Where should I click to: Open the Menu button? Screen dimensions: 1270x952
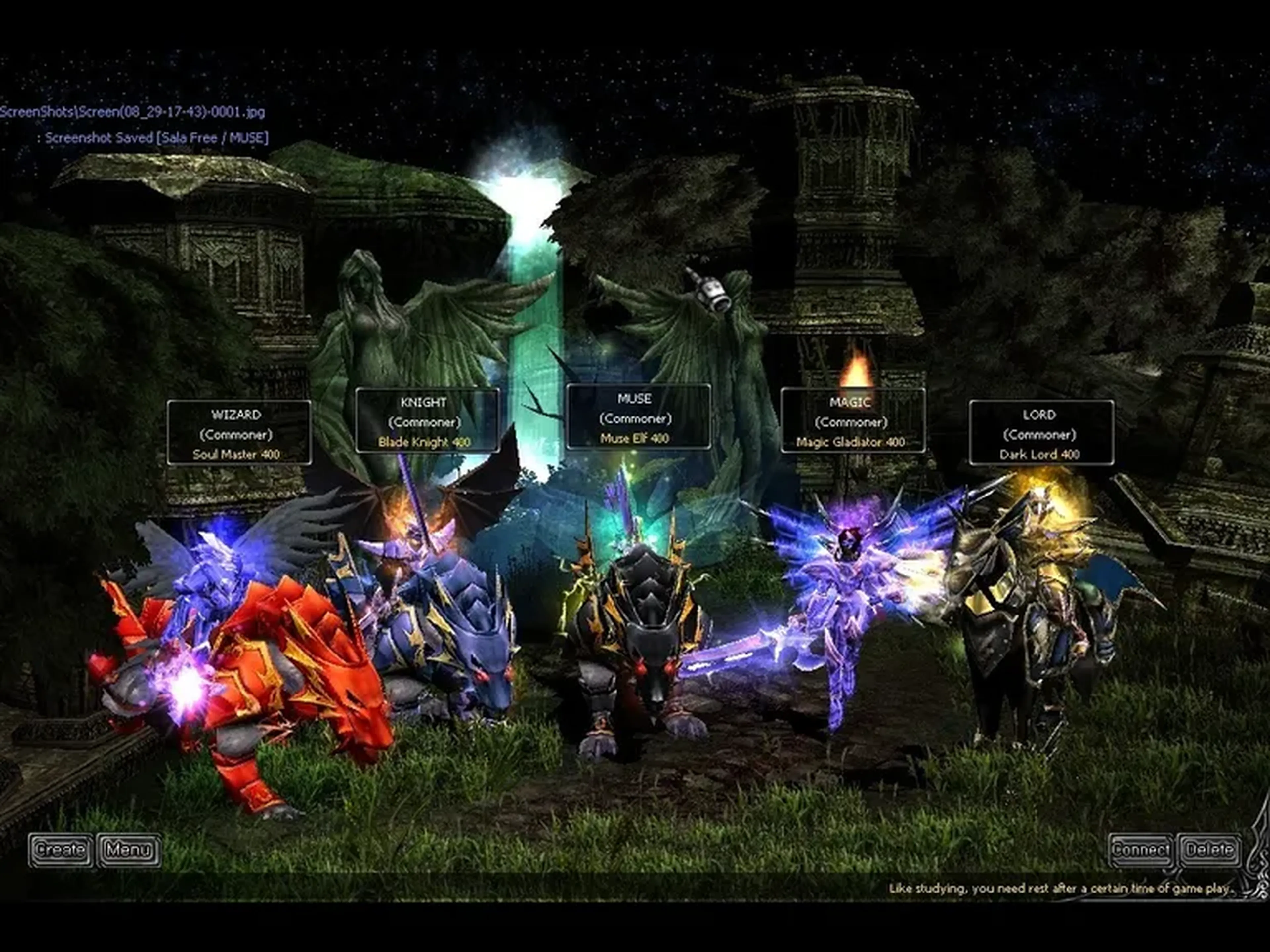coord(129,850)
